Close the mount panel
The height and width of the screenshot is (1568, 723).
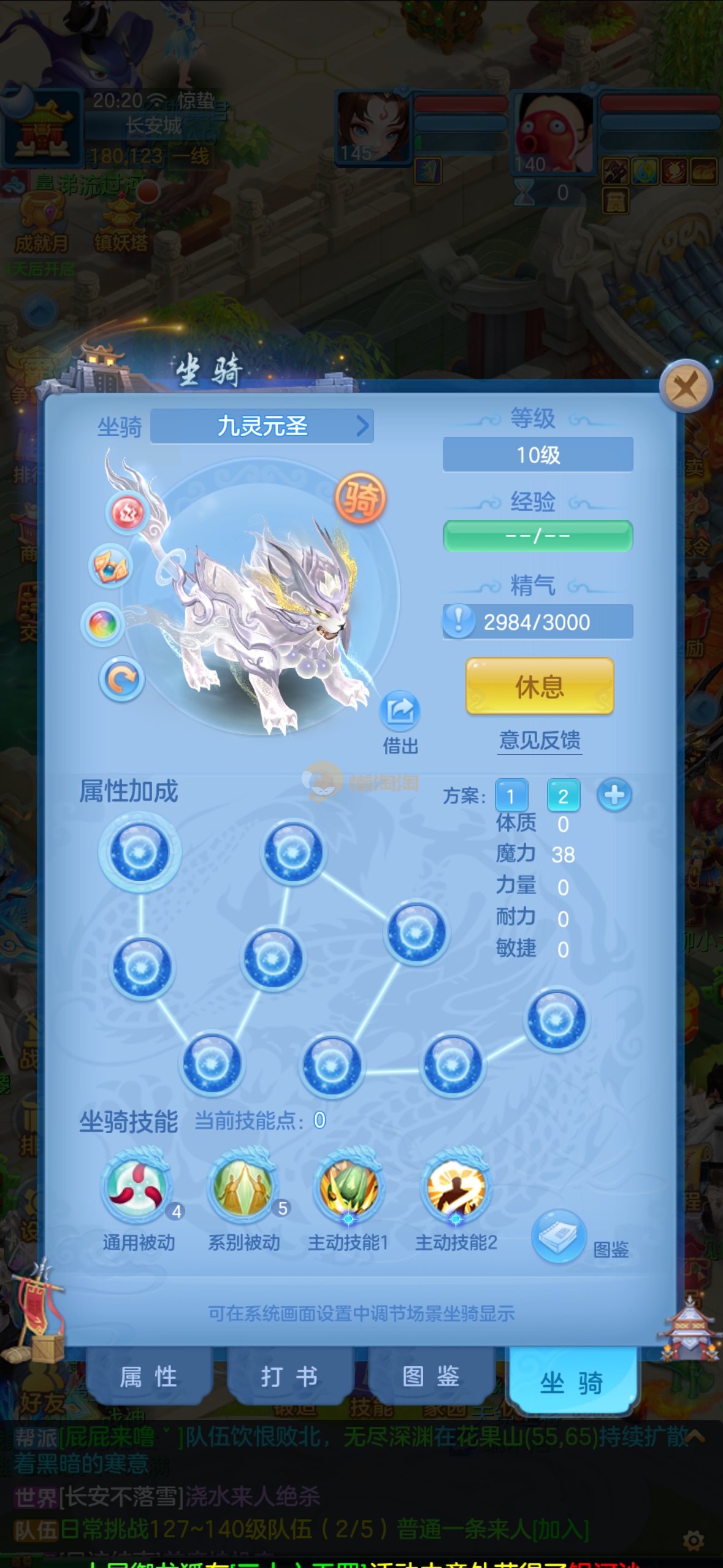click(686, 387)
